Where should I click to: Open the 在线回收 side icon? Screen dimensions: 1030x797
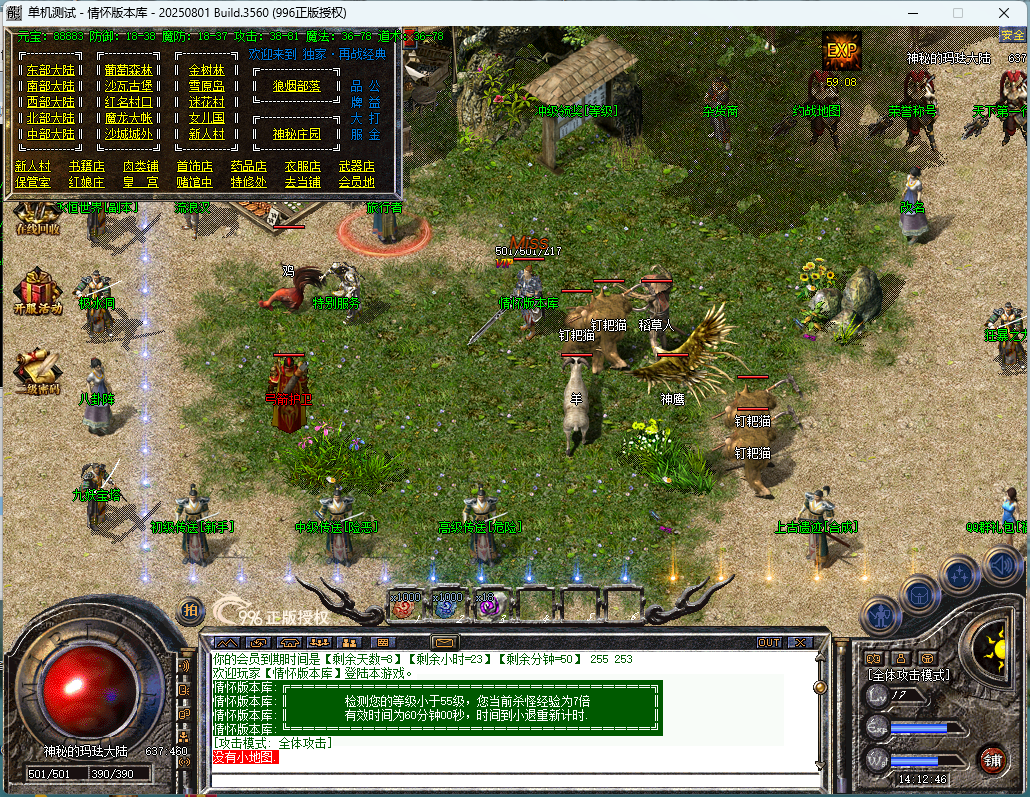[x=36, y=216]
